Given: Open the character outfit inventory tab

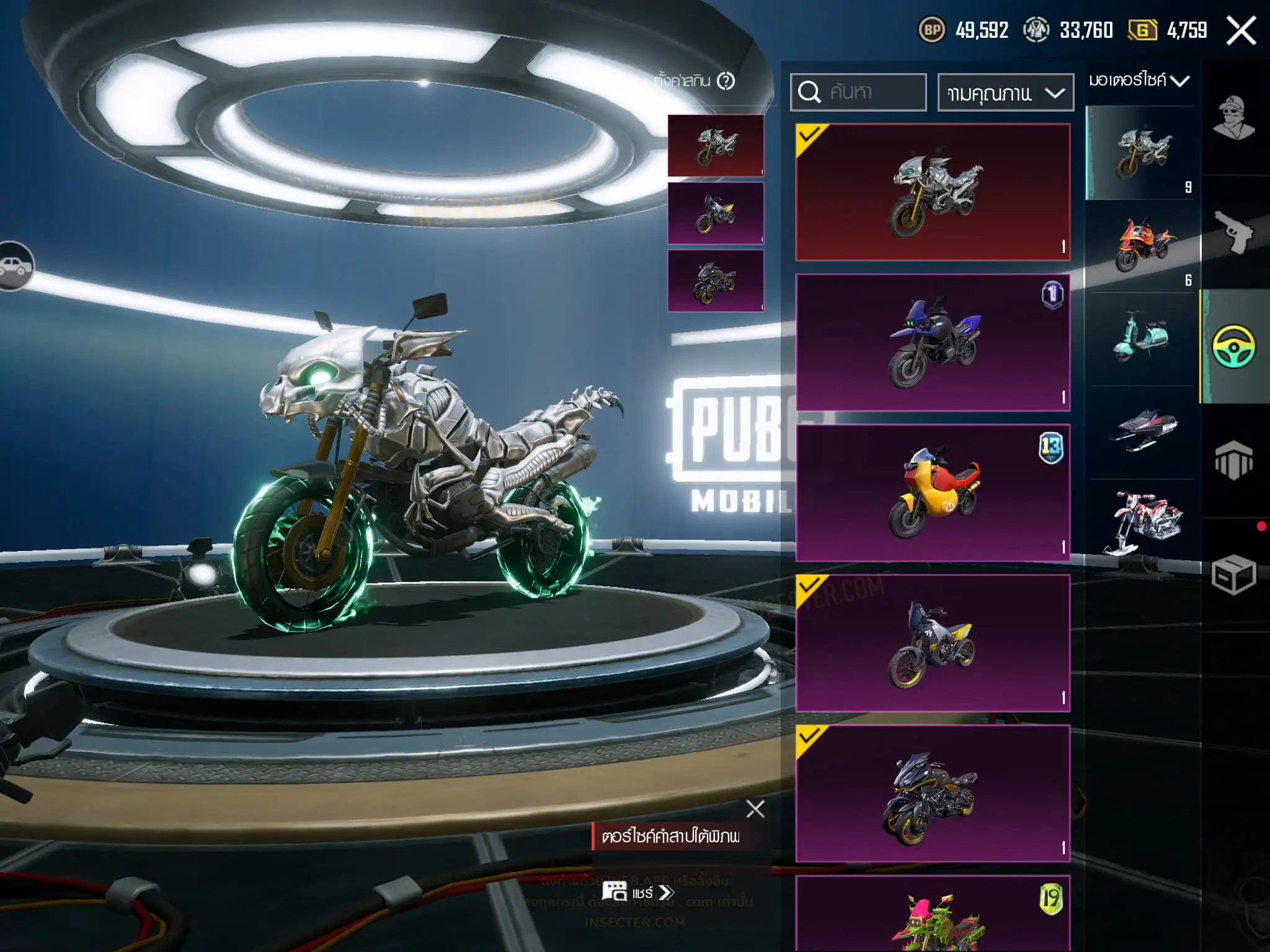Looking at the screenshot, I should coord(1233,118).
